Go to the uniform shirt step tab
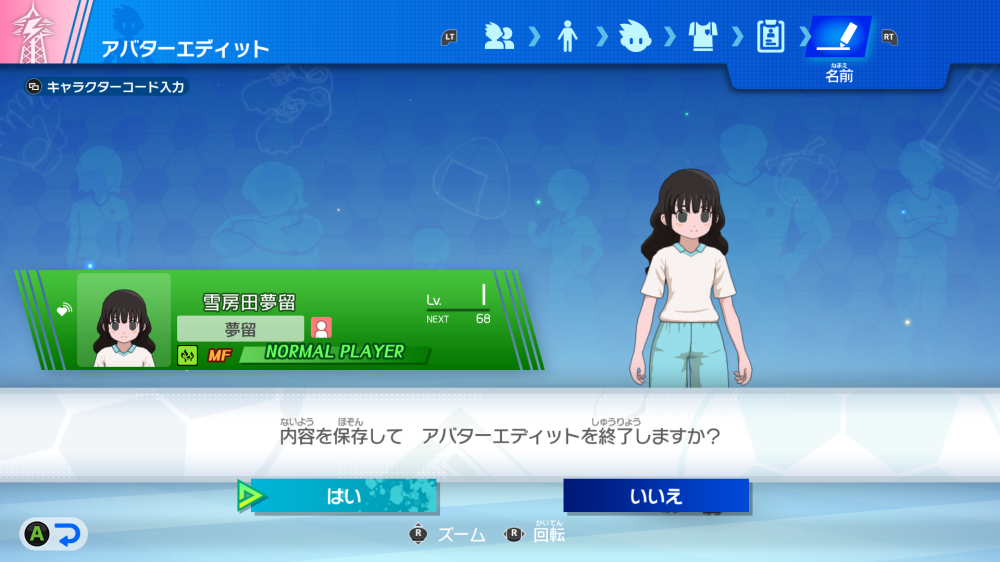Viewport: 1000px width, 562px height. (703, 37)
